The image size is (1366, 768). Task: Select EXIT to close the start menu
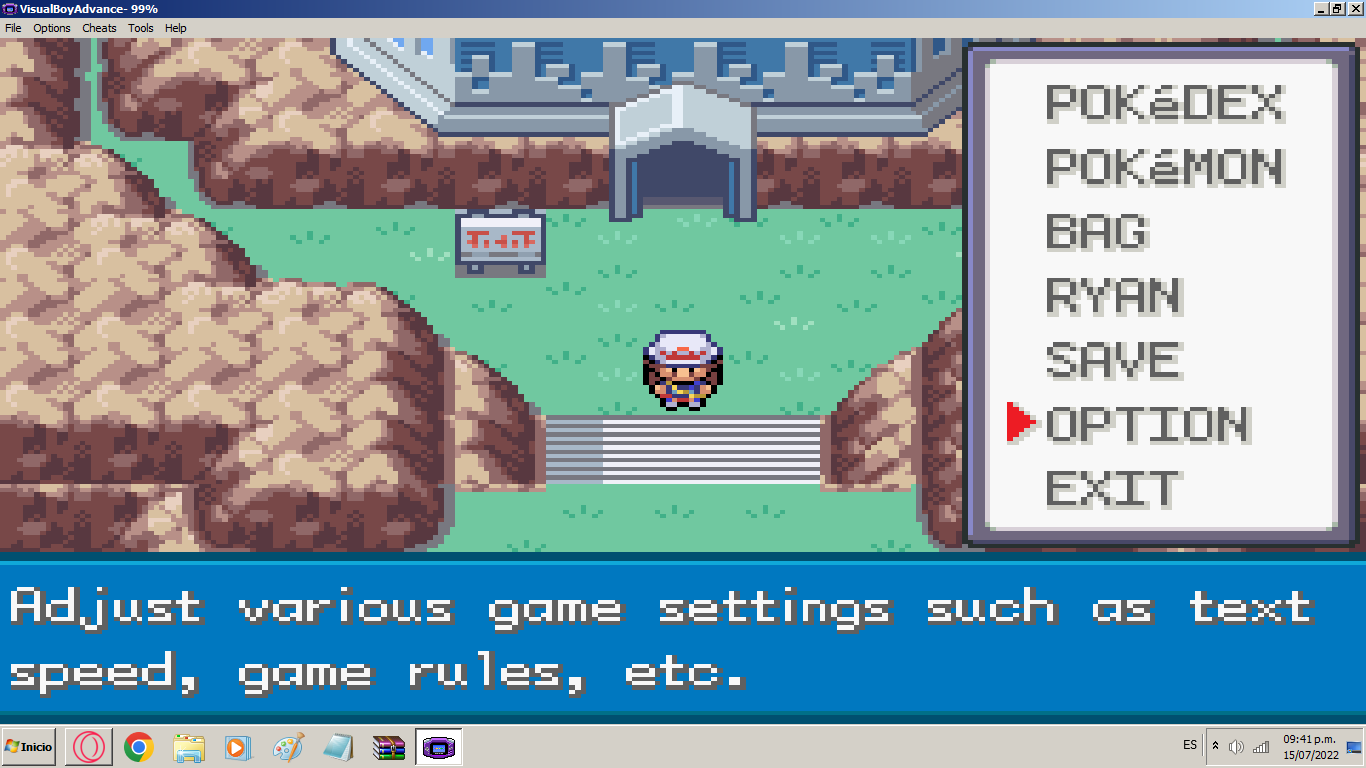pyautogui.click(x=1113, y=489)
